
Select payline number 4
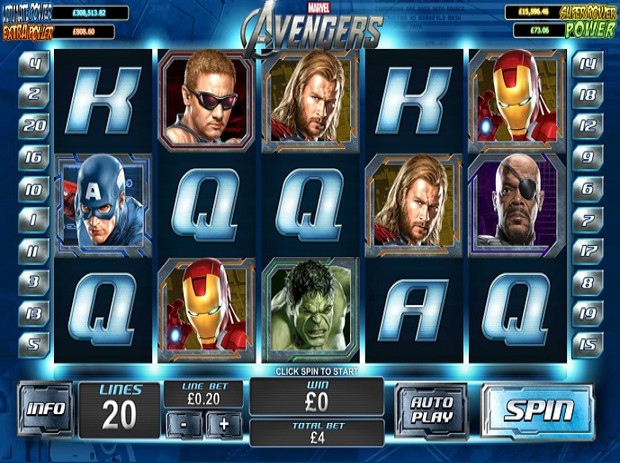35,62
